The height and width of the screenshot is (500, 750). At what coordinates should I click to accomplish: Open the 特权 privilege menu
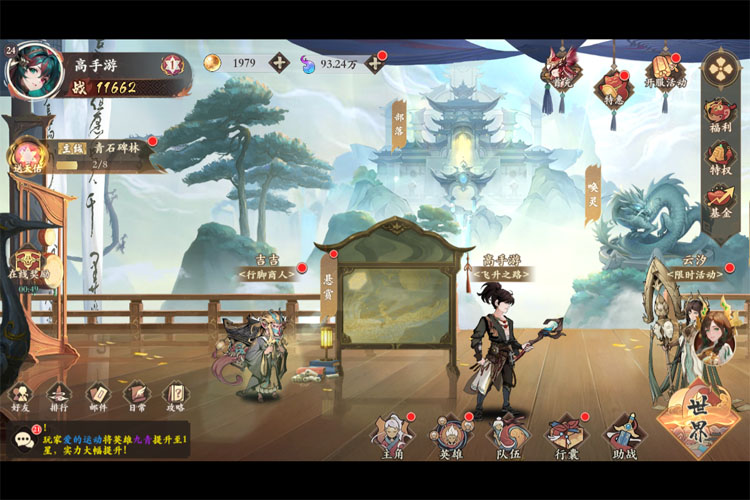[720, 155]
